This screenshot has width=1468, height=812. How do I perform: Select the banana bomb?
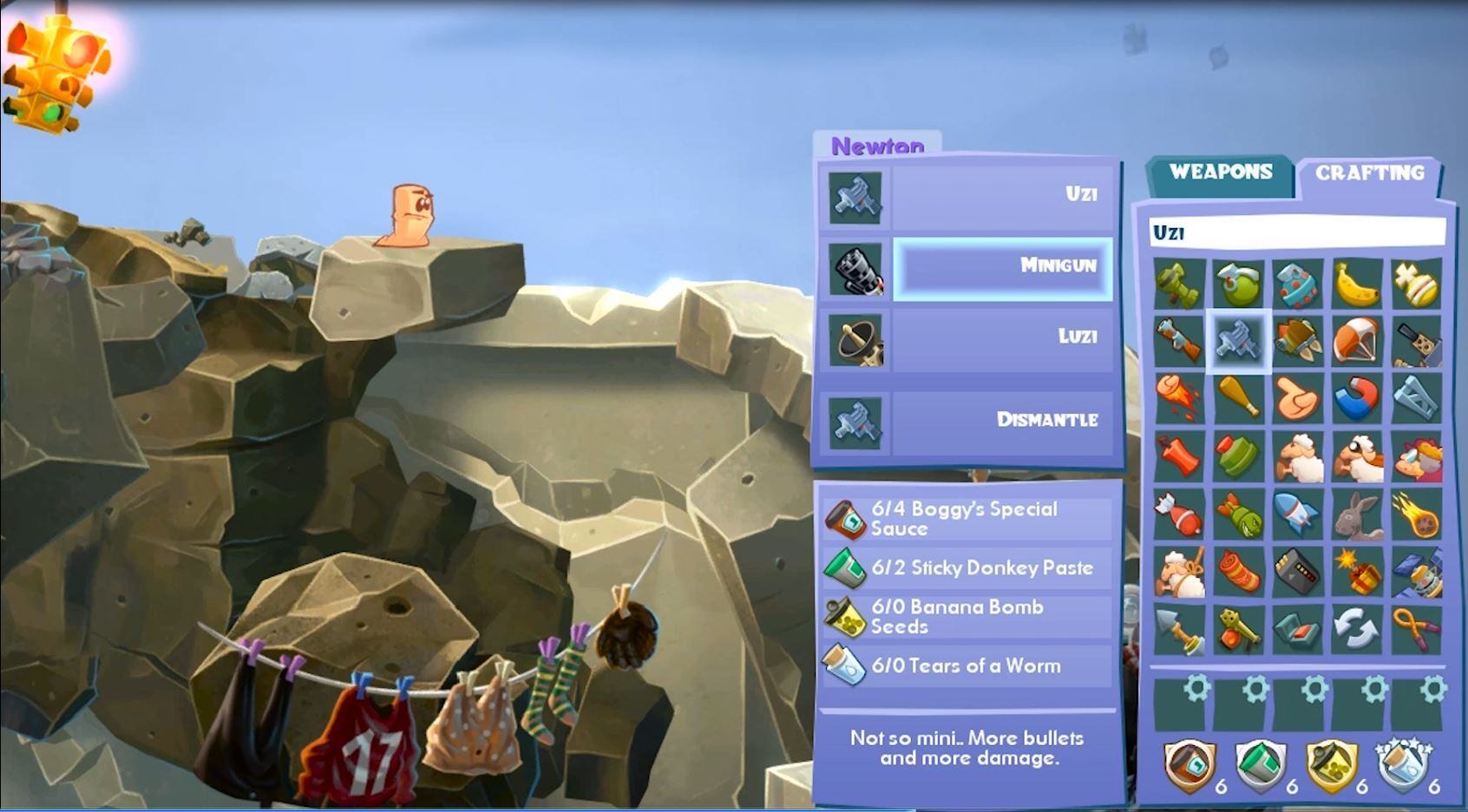click(x=1357, y=285)
